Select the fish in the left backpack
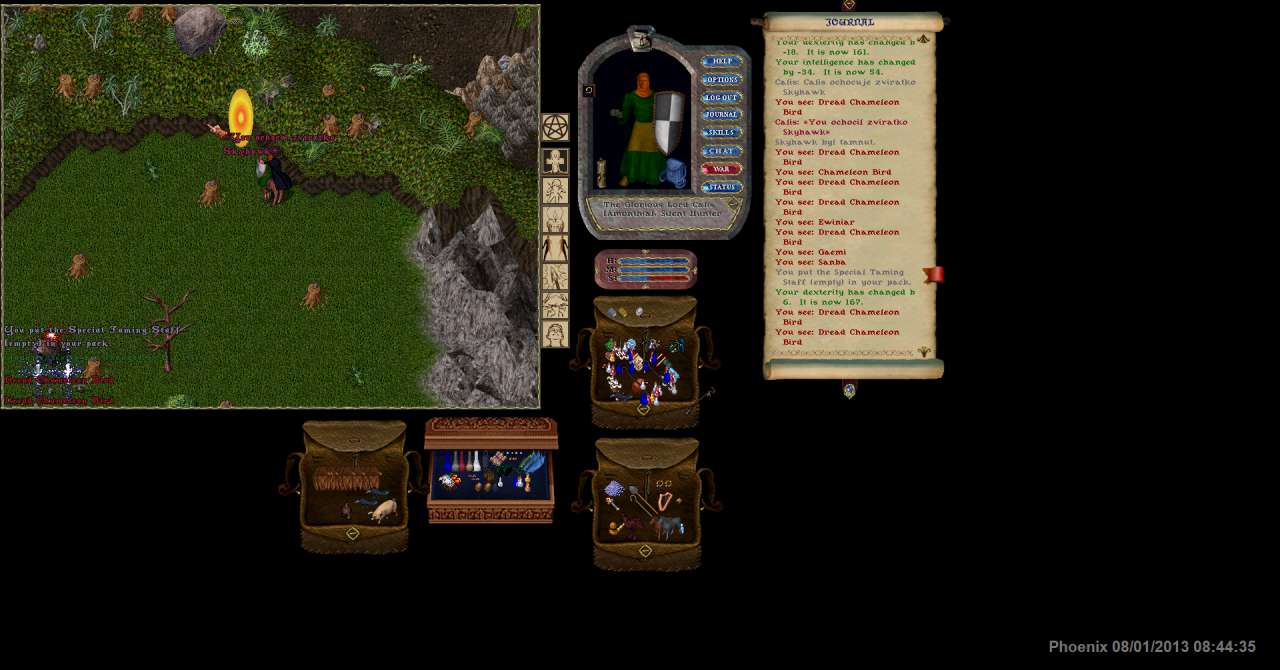The height and width of the screenshot is (670, 1280). pyautogui.click(x=372, y=494)
